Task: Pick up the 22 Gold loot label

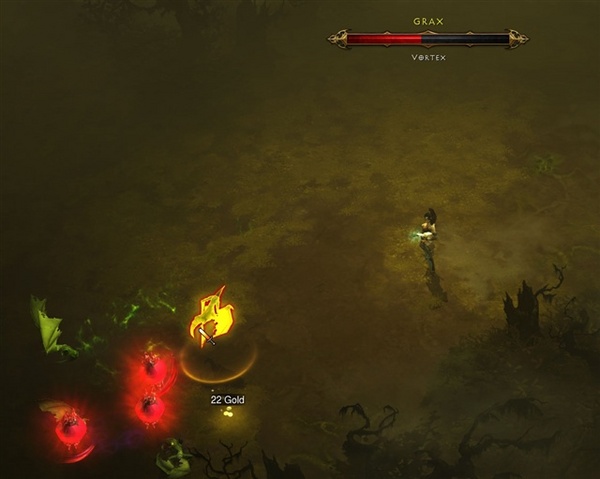Action: (x=227, y=400)
